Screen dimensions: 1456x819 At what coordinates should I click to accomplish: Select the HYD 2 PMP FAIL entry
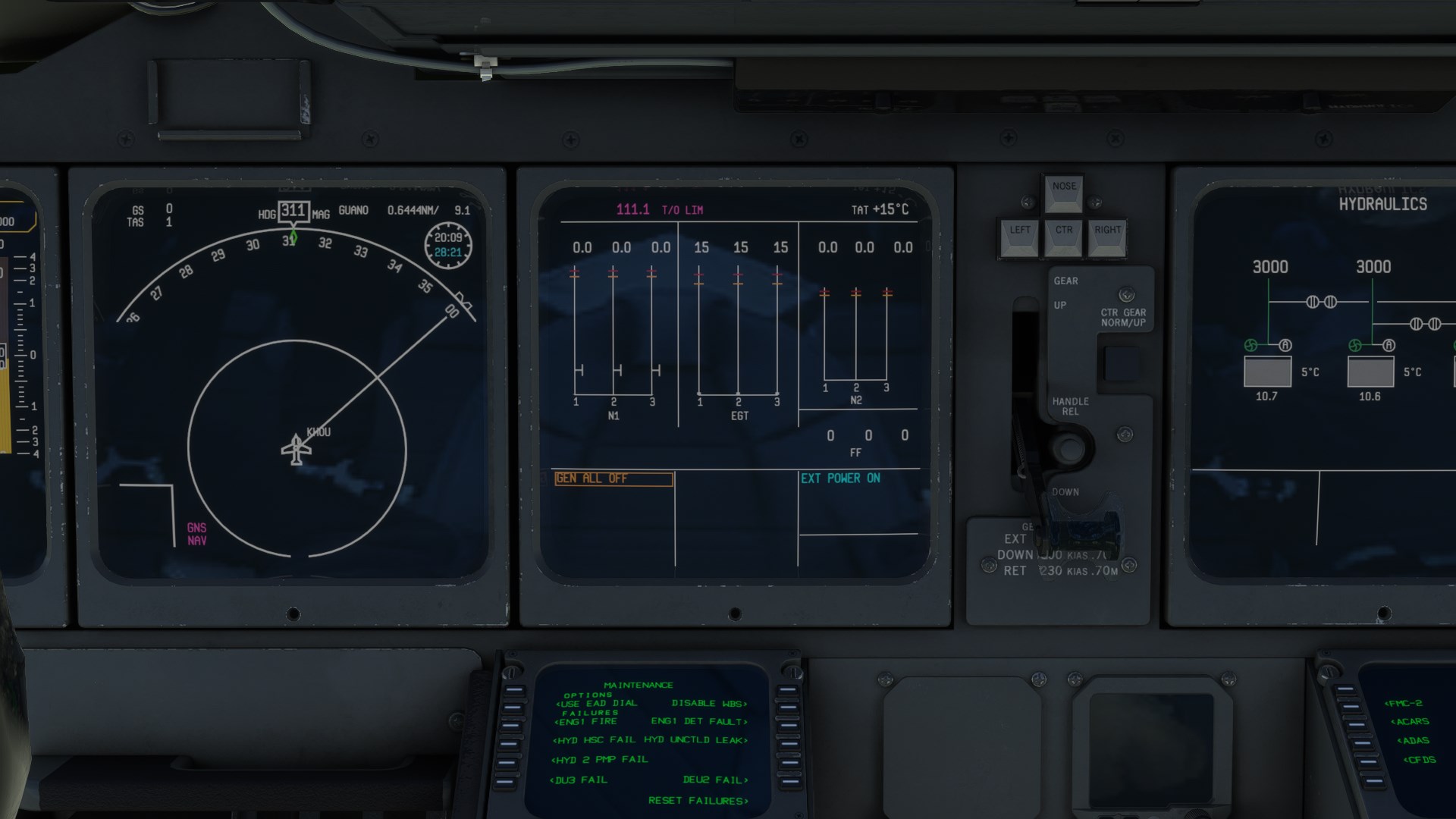click(x=600, y=760)
